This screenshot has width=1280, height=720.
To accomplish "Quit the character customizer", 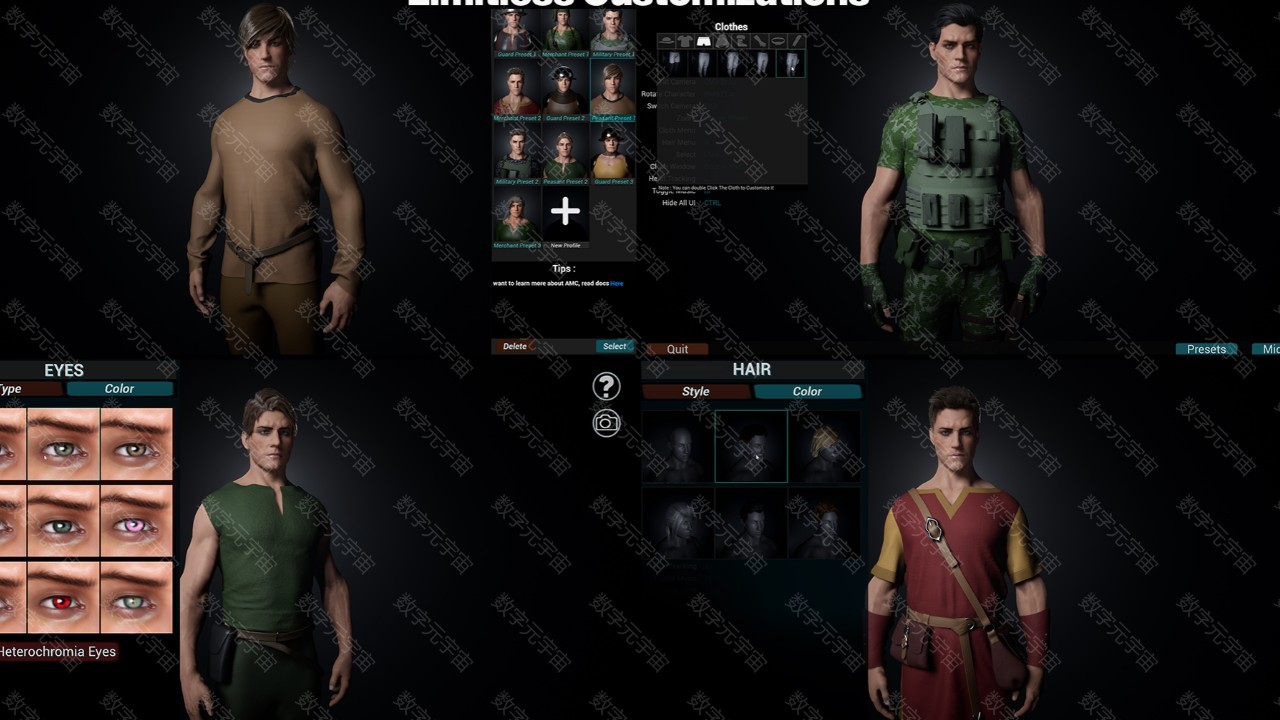I will (x=677, y=349).
